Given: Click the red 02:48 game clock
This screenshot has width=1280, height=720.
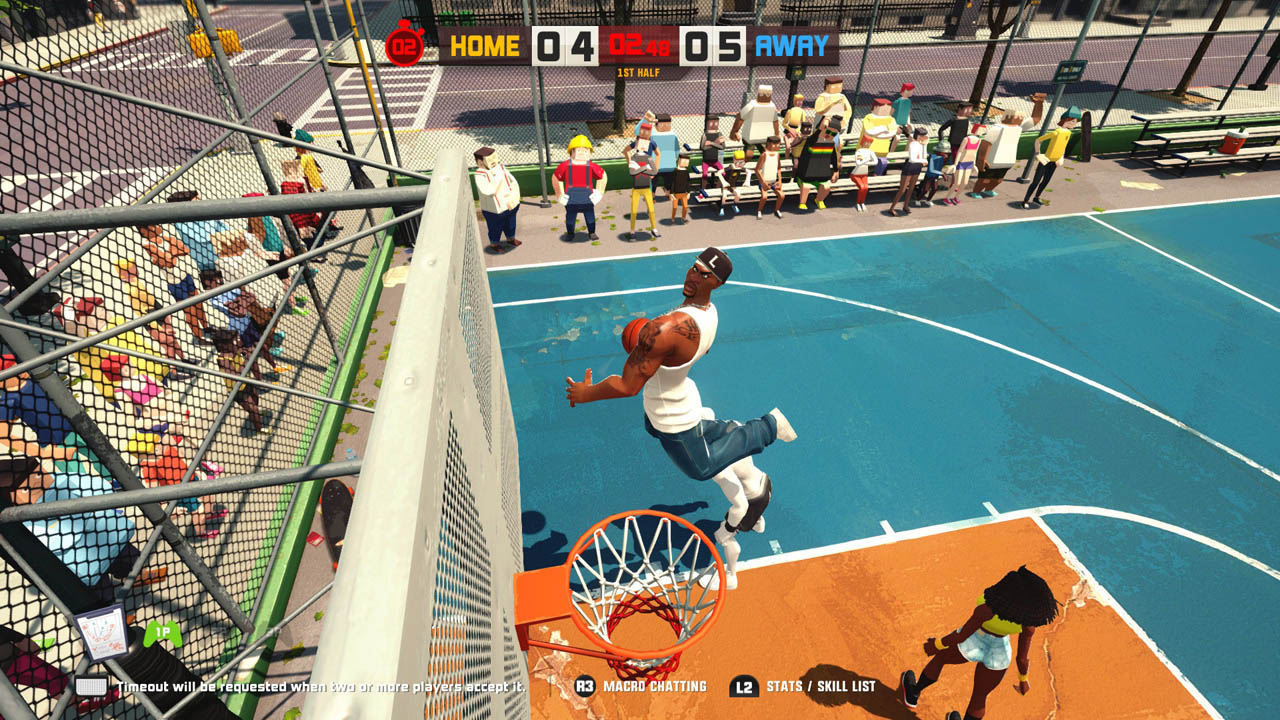Looking at the screenshot, I should pyautogui.click(x=638, y=46).
